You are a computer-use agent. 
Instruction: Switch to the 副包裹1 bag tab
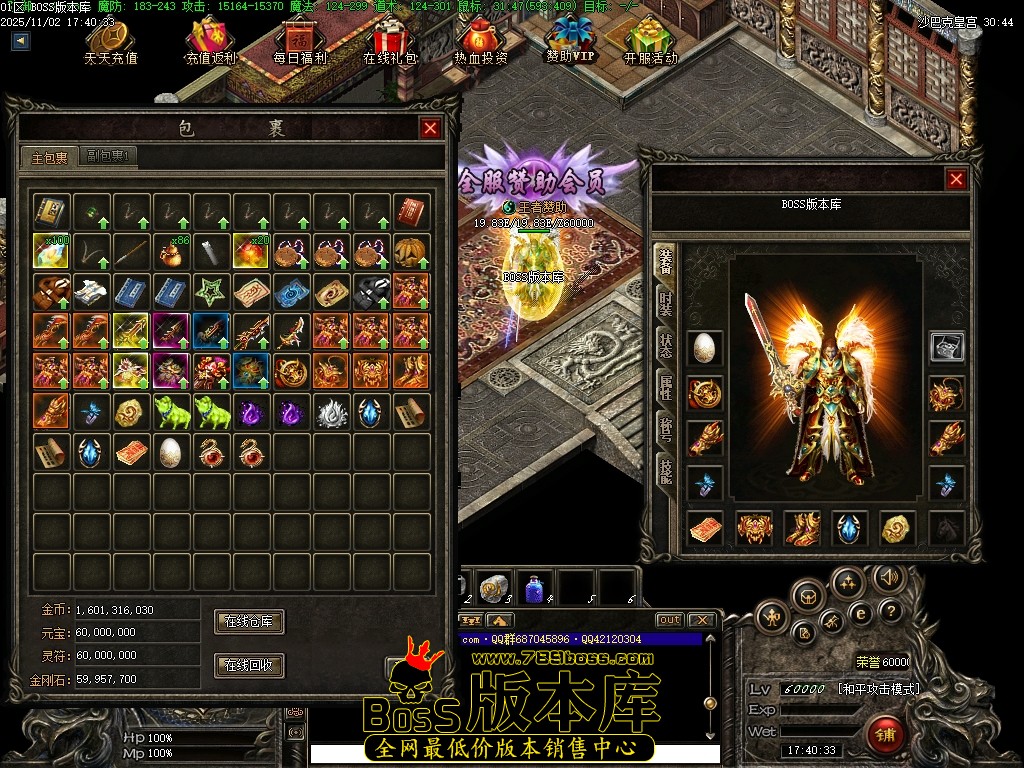(110, 156)
